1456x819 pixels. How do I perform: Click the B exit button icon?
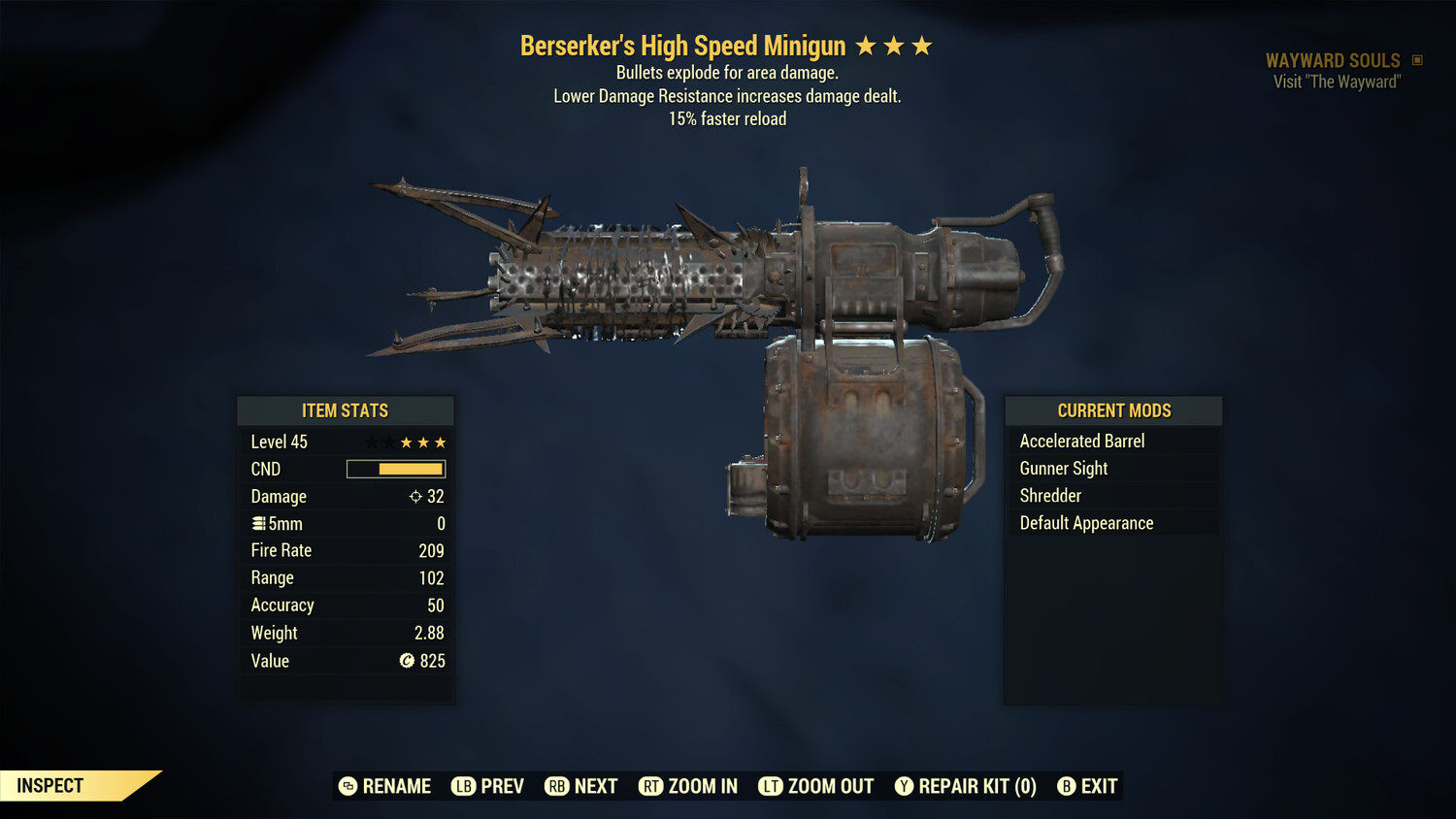(x=1068, y=786)
